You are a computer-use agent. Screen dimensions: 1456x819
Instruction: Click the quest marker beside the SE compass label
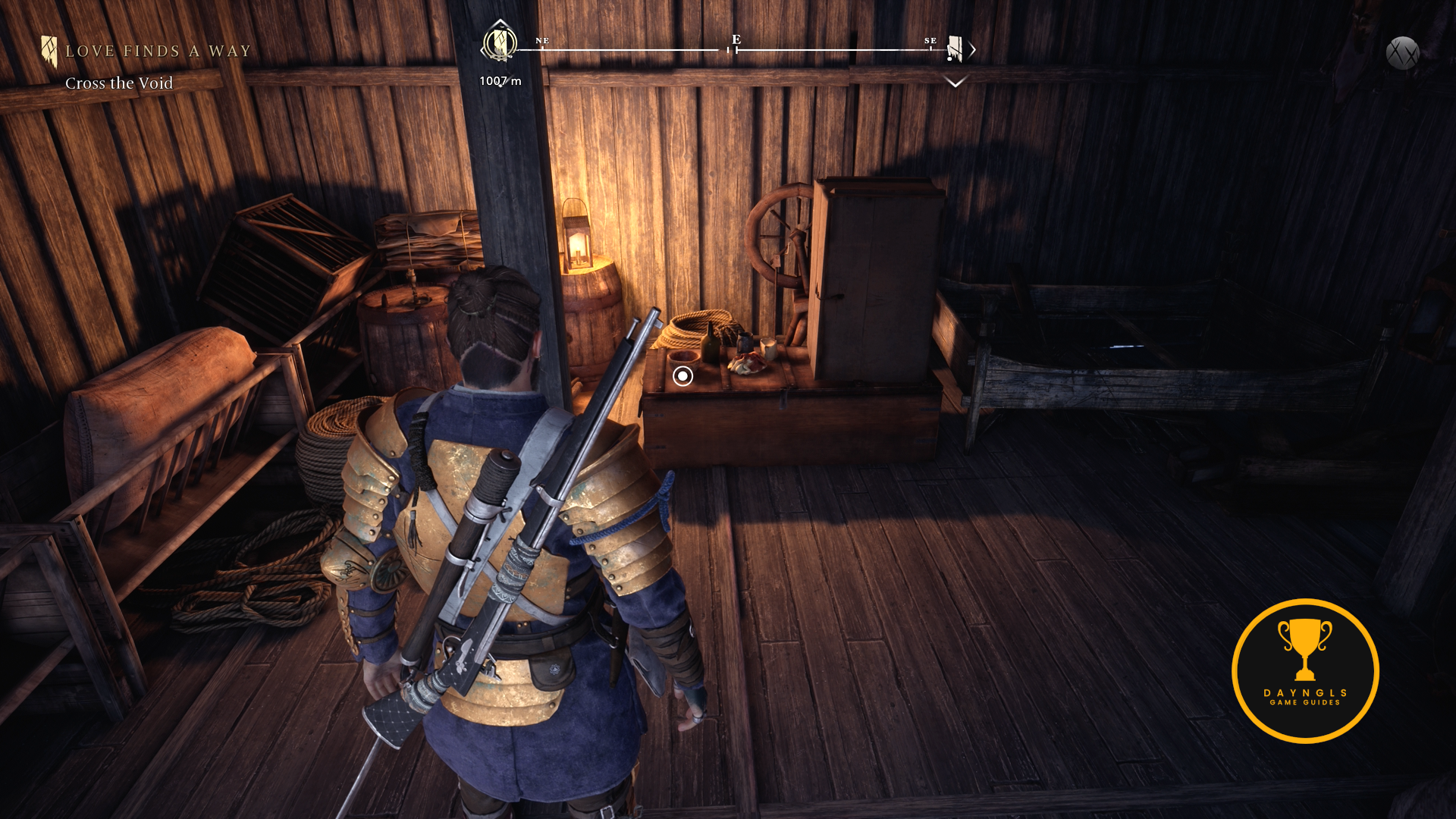point(955,49)
